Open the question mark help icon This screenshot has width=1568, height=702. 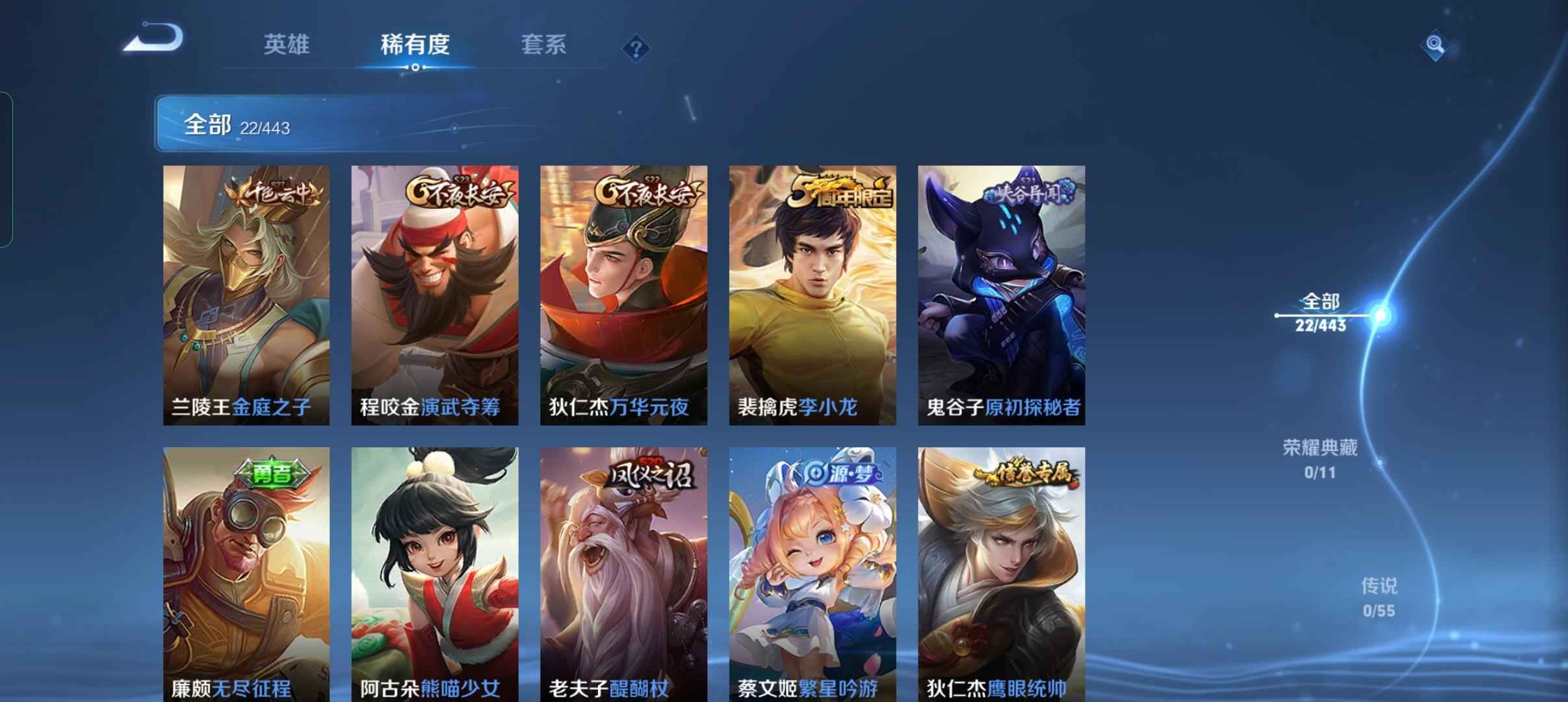pyautogui.click(x=636, y=49)
